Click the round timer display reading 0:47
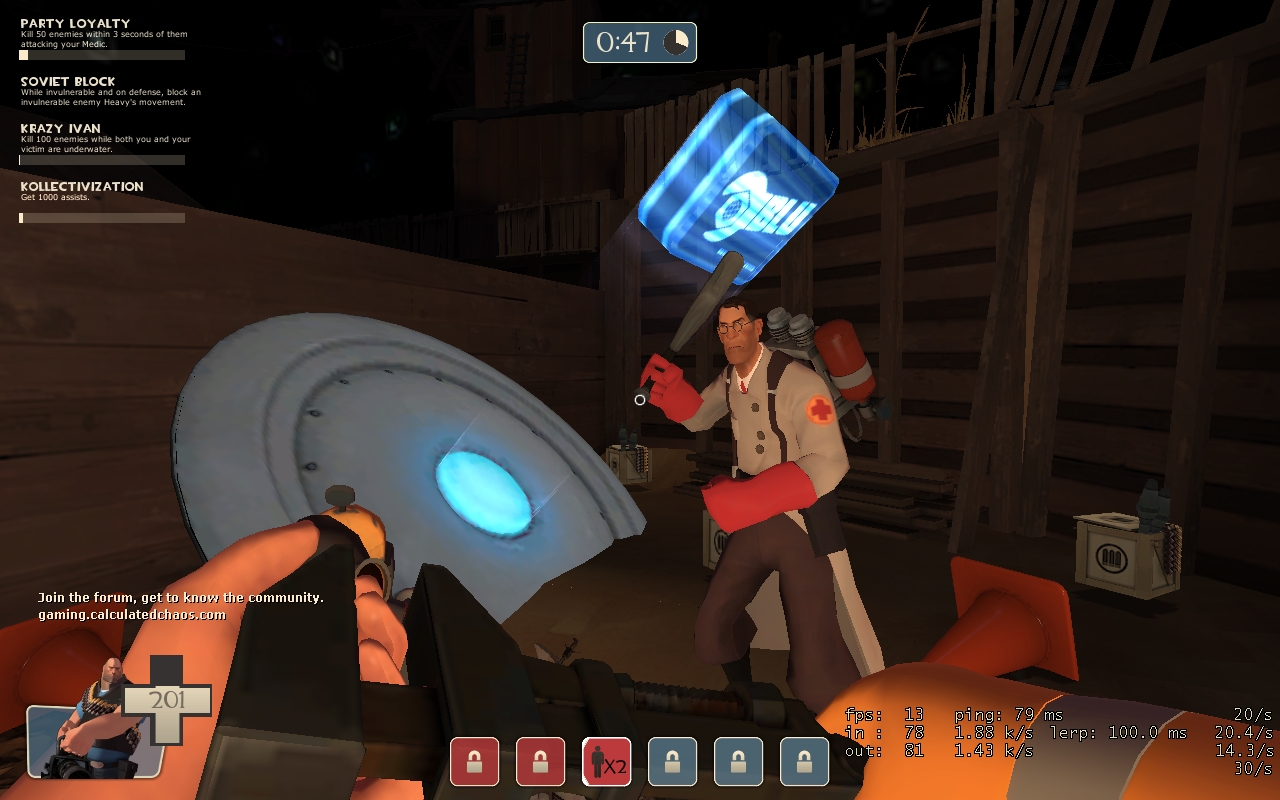 [625, 42]
